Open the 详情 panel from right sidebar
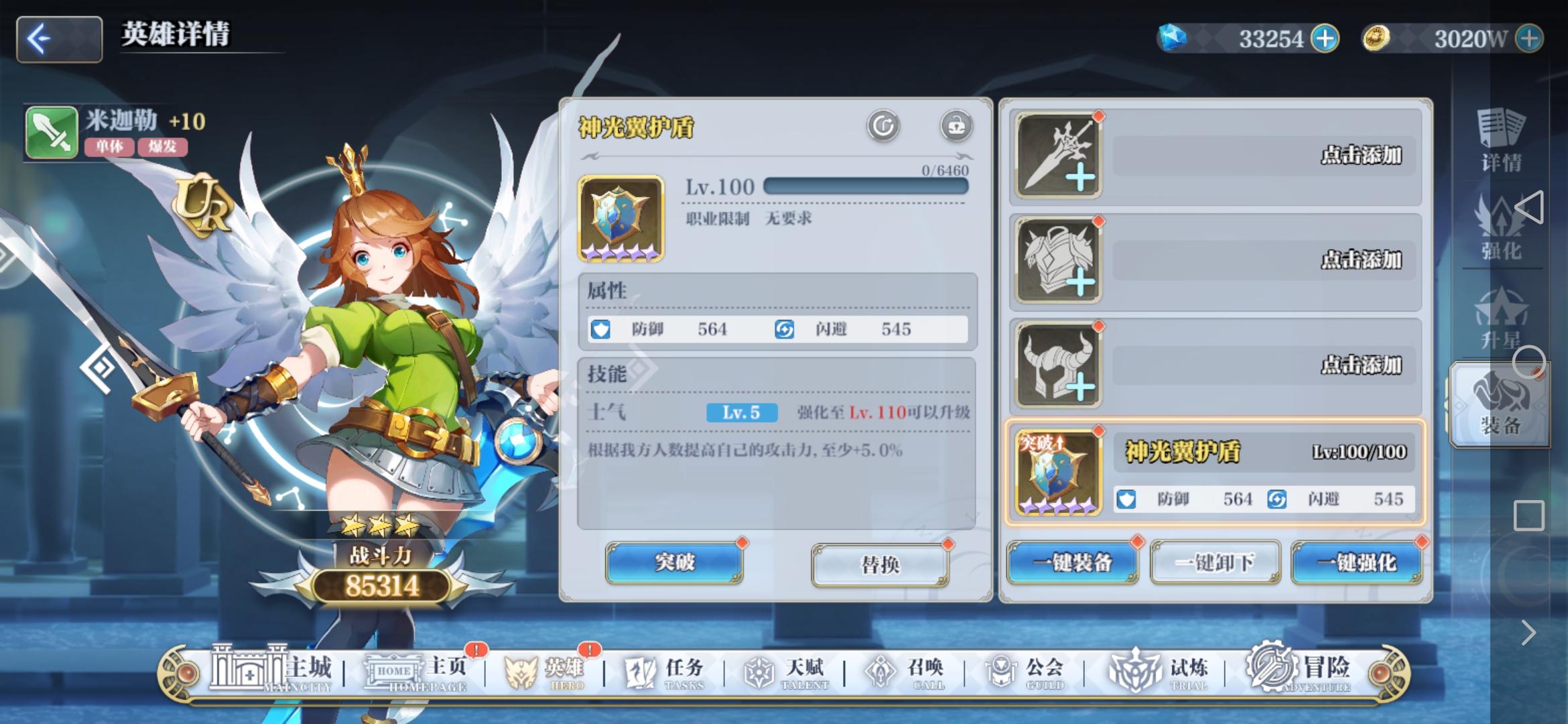1568x724 pixels. (x=1503, y=141)
